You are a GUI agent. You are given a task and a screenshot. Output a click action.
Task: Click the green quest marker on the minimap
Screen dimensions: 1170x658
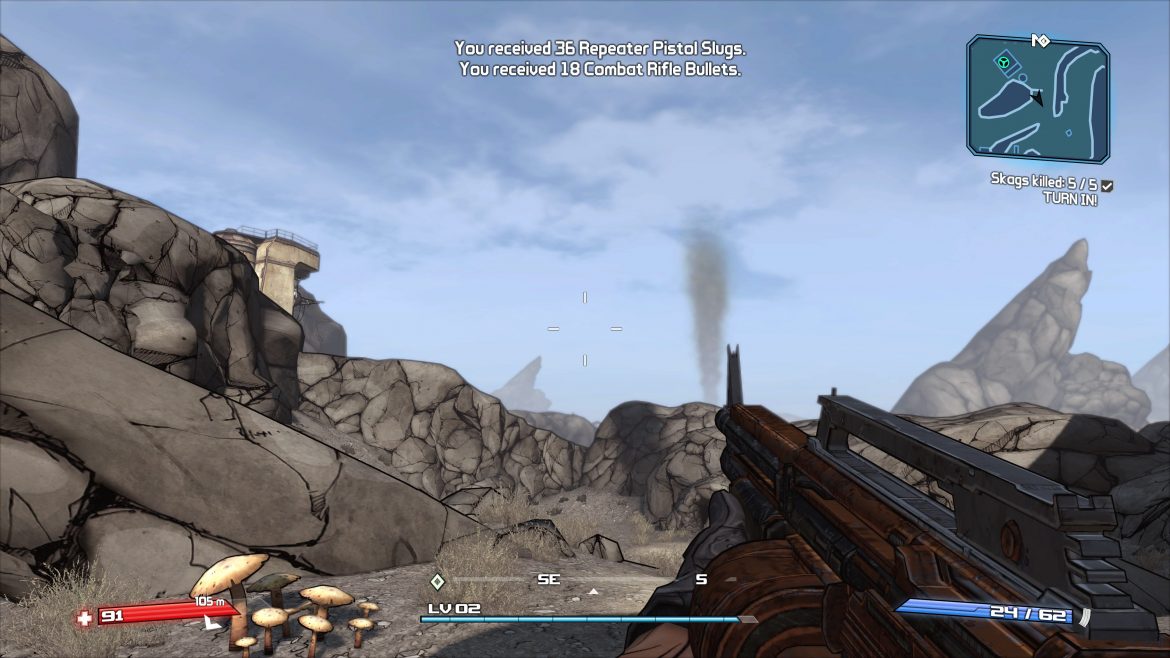[1002, 63]
